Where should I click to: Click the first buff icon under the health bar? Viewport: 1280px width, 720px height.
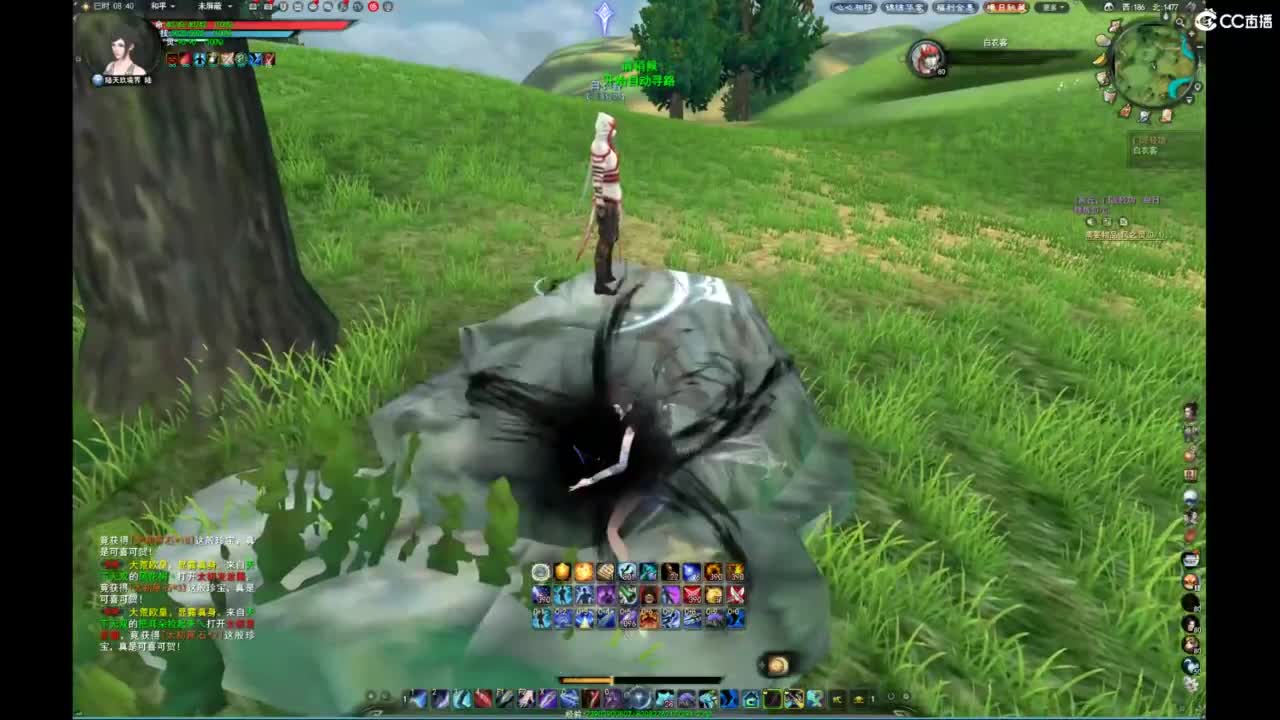click(172, 59)
